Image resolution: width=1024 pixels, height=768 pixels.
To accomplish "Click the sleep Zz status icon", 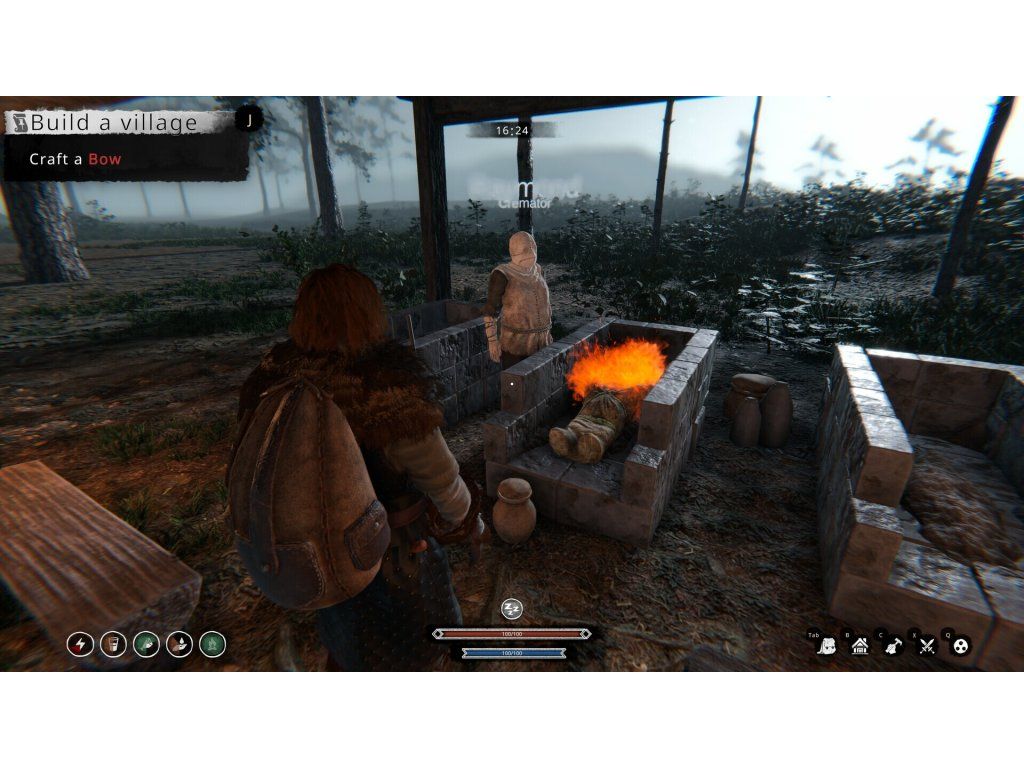I will coord(511,609).
